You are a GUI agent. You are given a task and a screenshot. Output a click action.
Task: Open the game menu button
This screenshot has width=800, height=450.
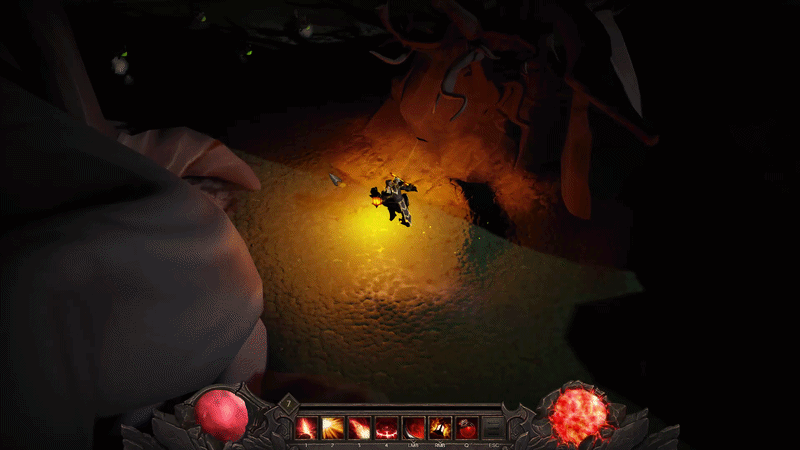click(x=493, y=427)
